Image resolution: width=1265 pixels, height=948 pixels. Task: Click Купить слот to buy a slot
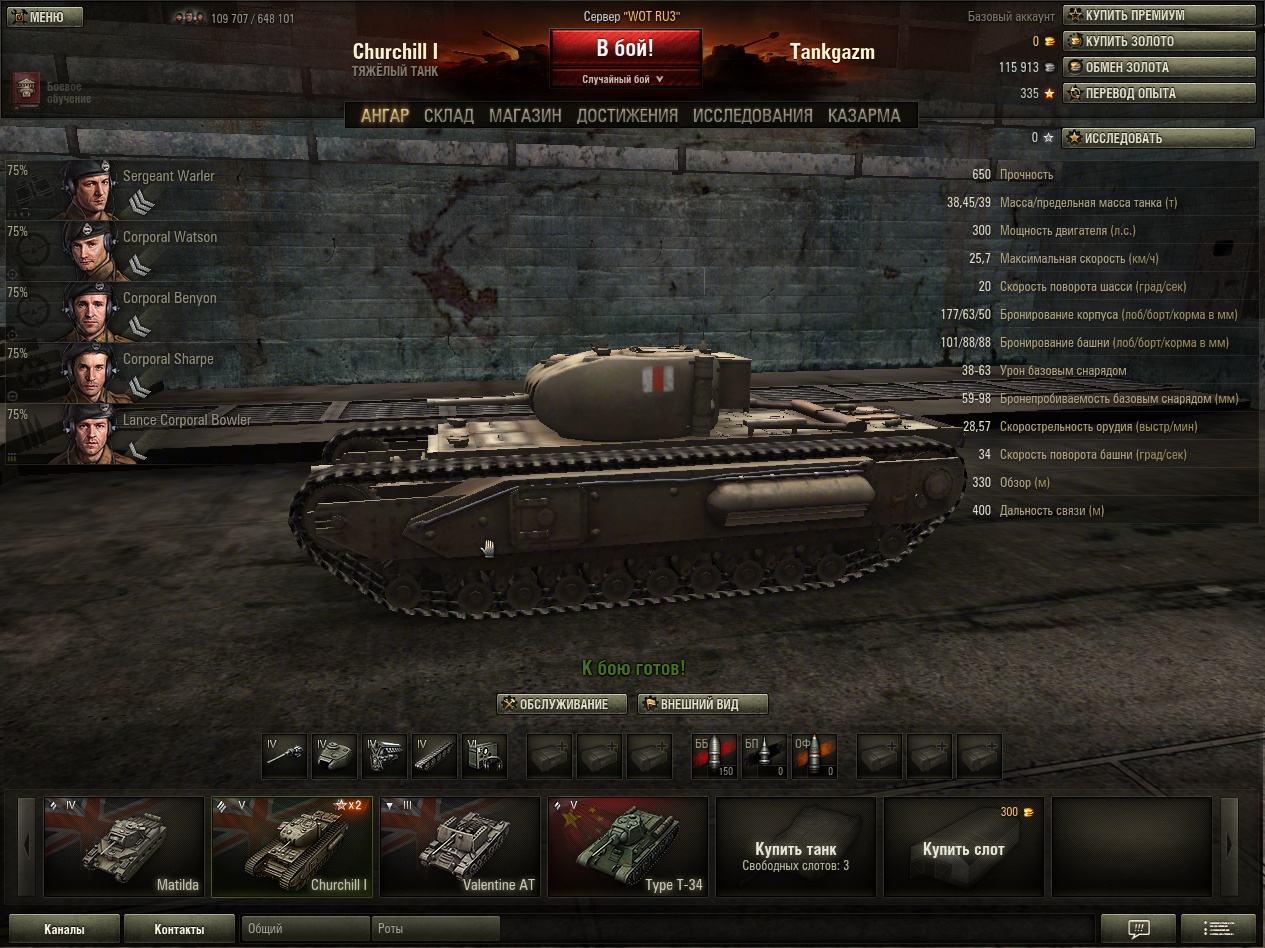[963, 848]
